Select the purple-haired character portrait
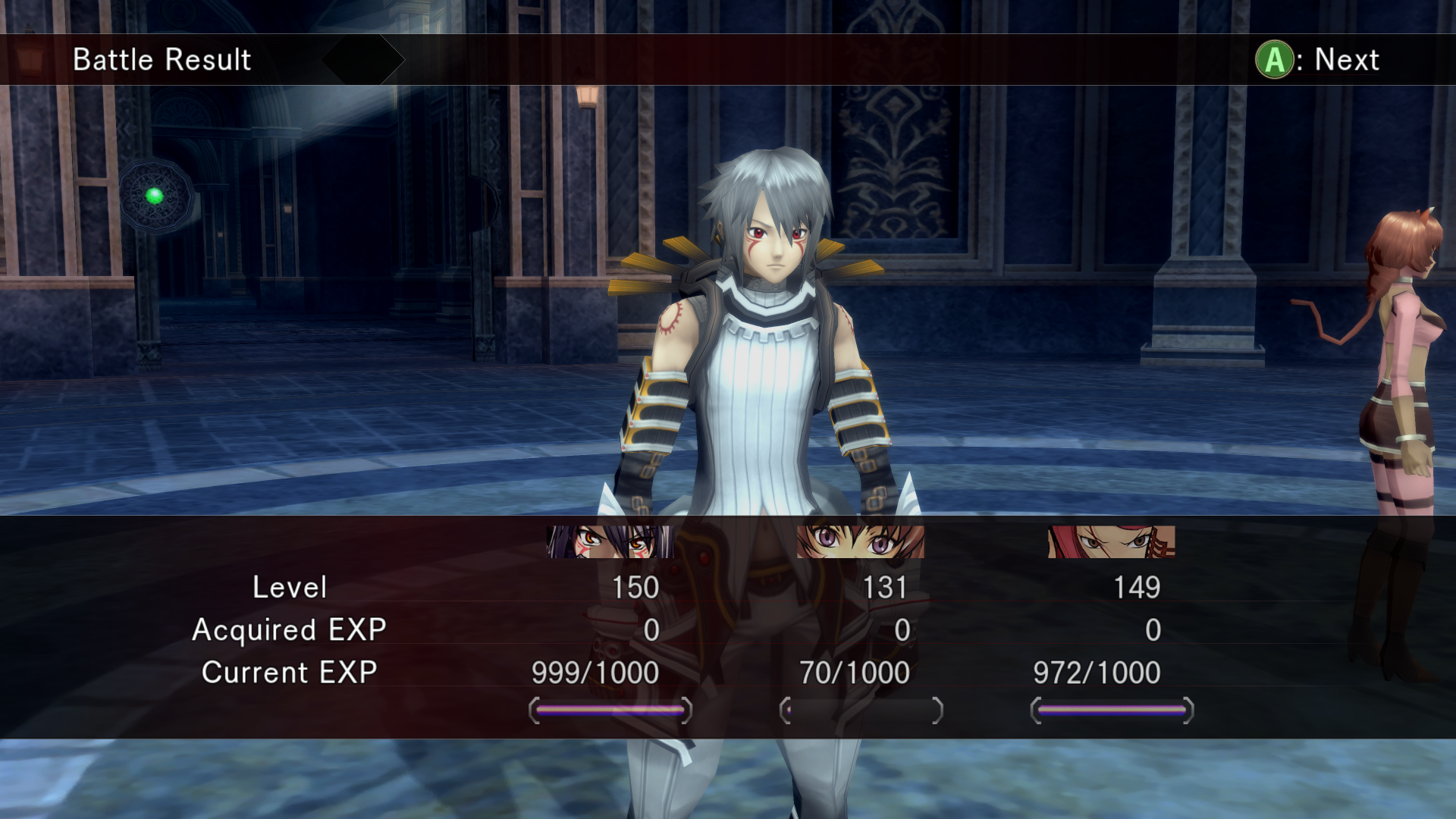This screenshot has height=819, width=1456. (x=610, y=541)
